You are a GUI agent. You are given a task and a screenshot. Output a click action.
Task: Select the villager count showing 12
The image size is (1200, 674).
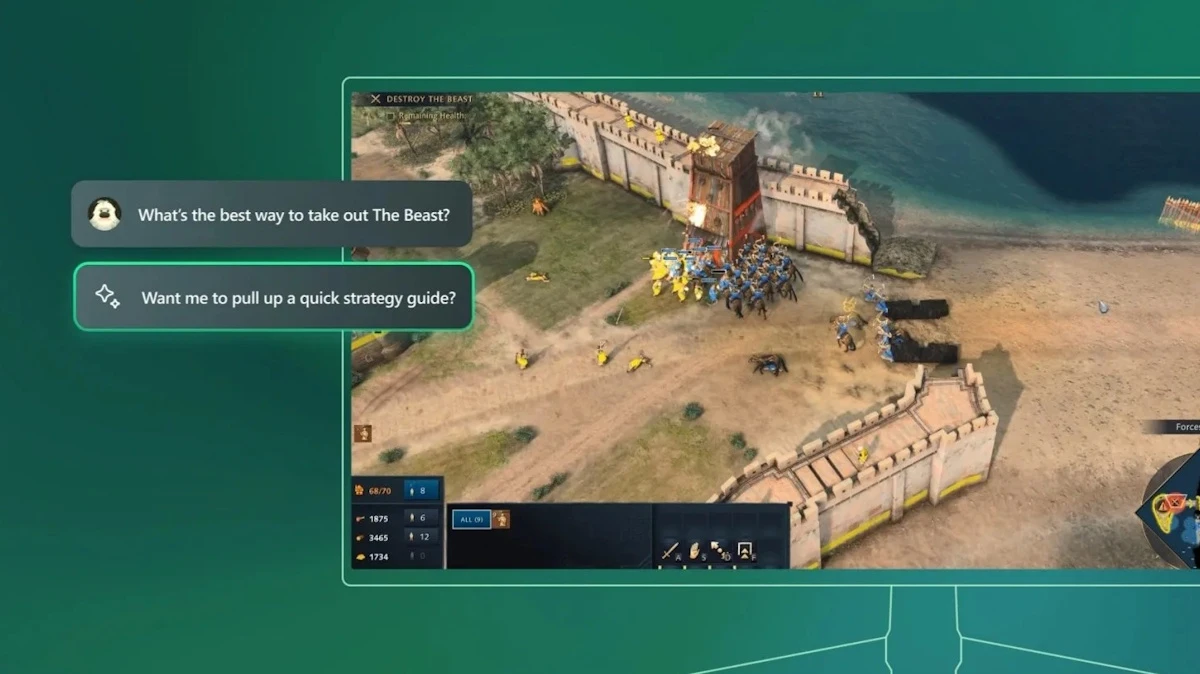click(x=422, y=537)
